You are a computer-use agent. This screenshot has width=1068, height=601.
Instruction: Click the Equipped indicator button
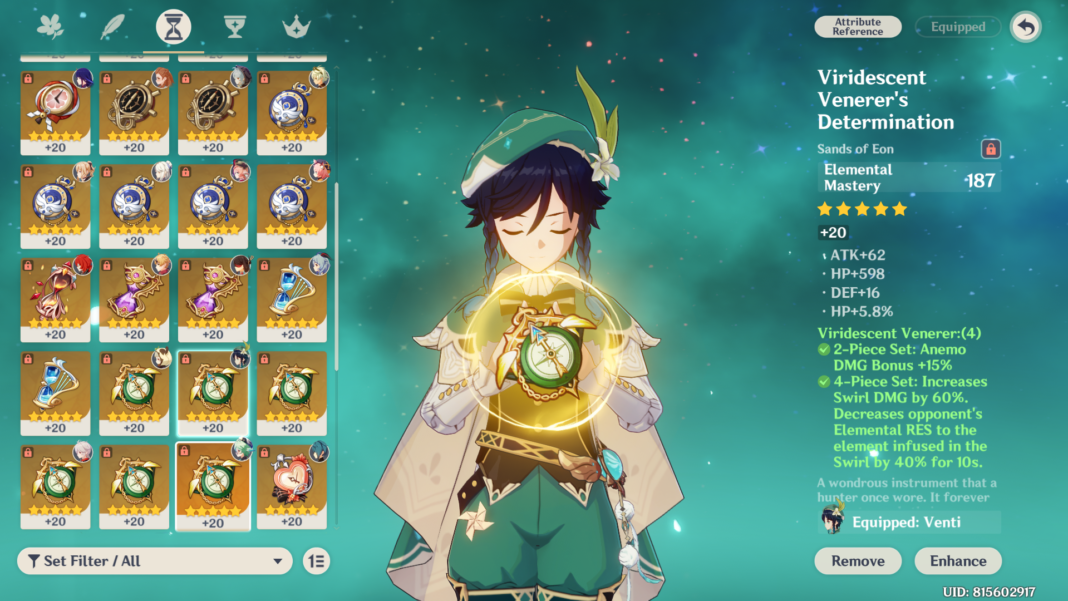[958, 27]
